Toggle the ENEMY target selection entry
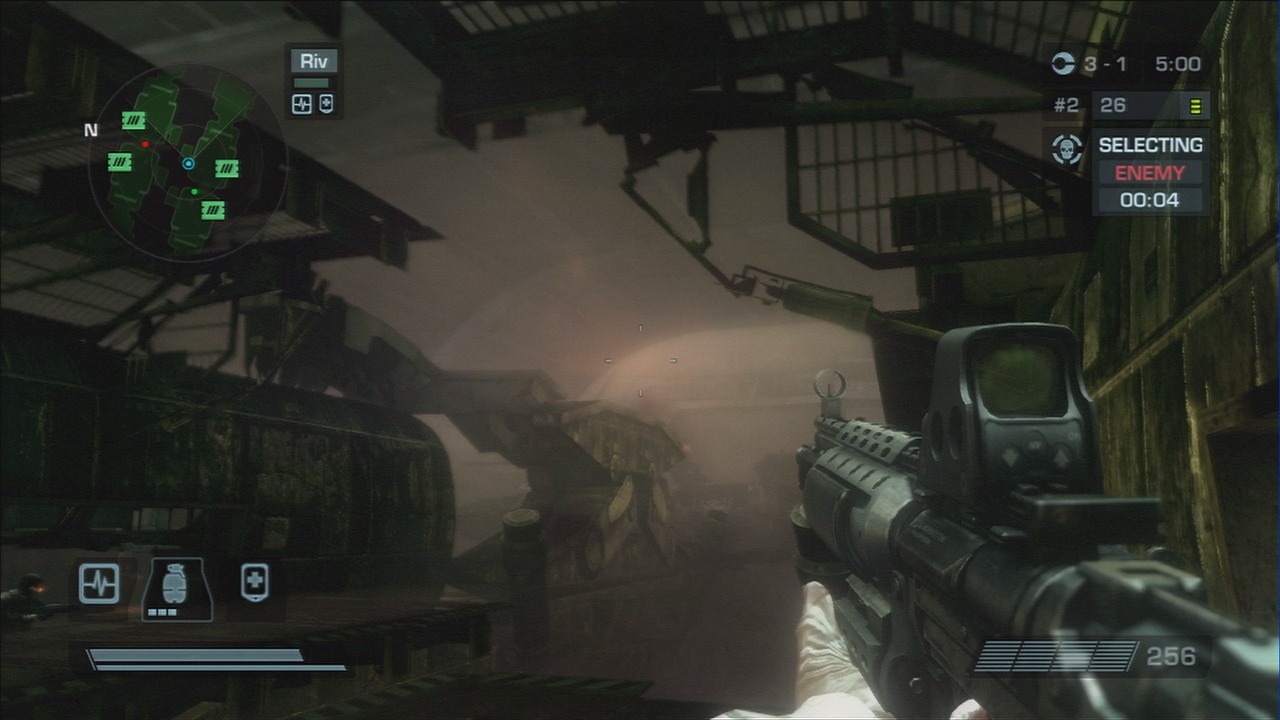This screenshot has width=1280, height=720. [x=1149, y=172]
